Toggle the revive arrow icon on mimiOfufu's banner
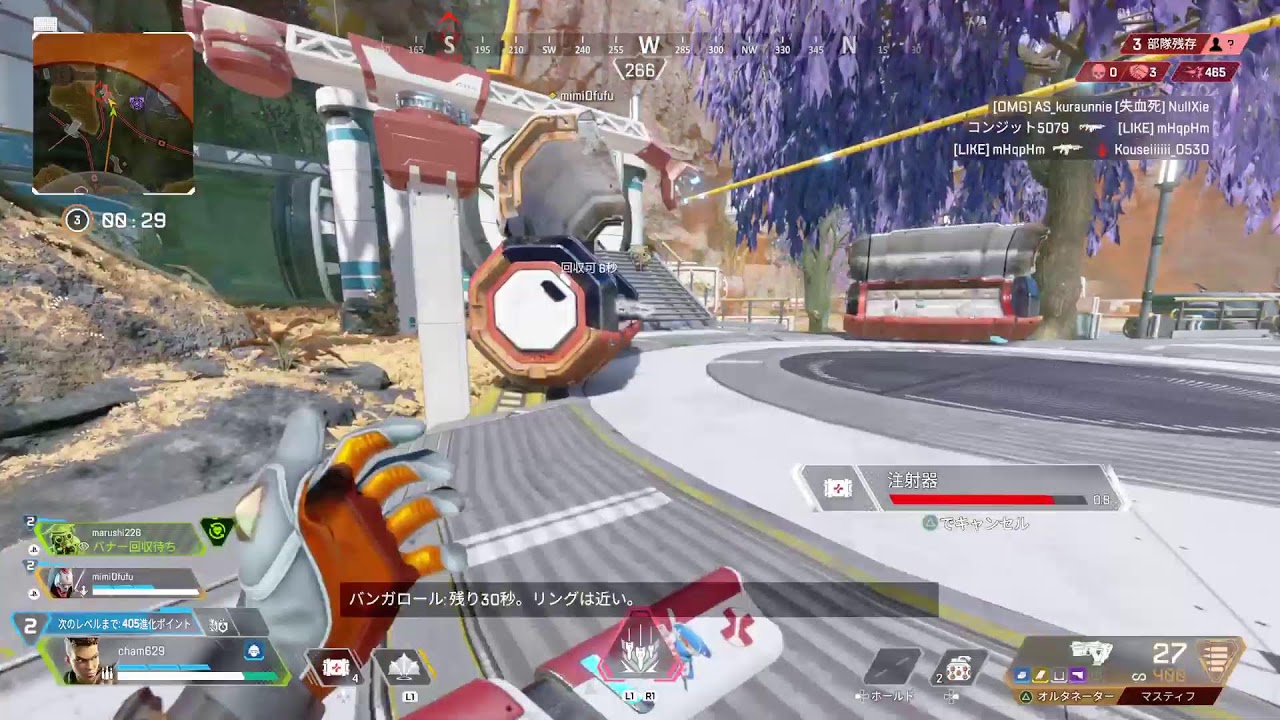The height and width of the screenshot is (720, 1280). pos(83,588)
